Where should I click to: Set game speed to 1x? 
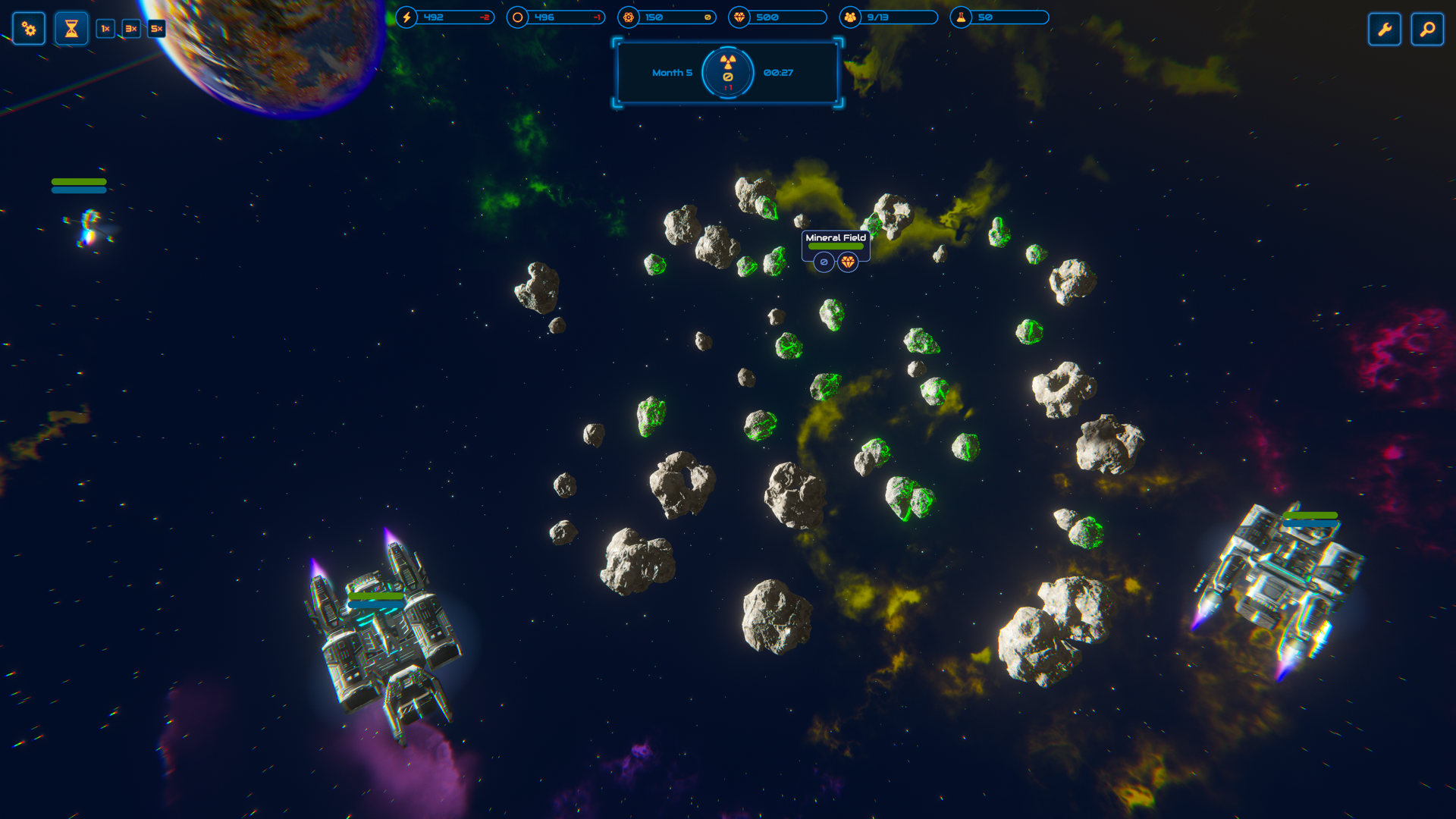(x=105, y=29)
